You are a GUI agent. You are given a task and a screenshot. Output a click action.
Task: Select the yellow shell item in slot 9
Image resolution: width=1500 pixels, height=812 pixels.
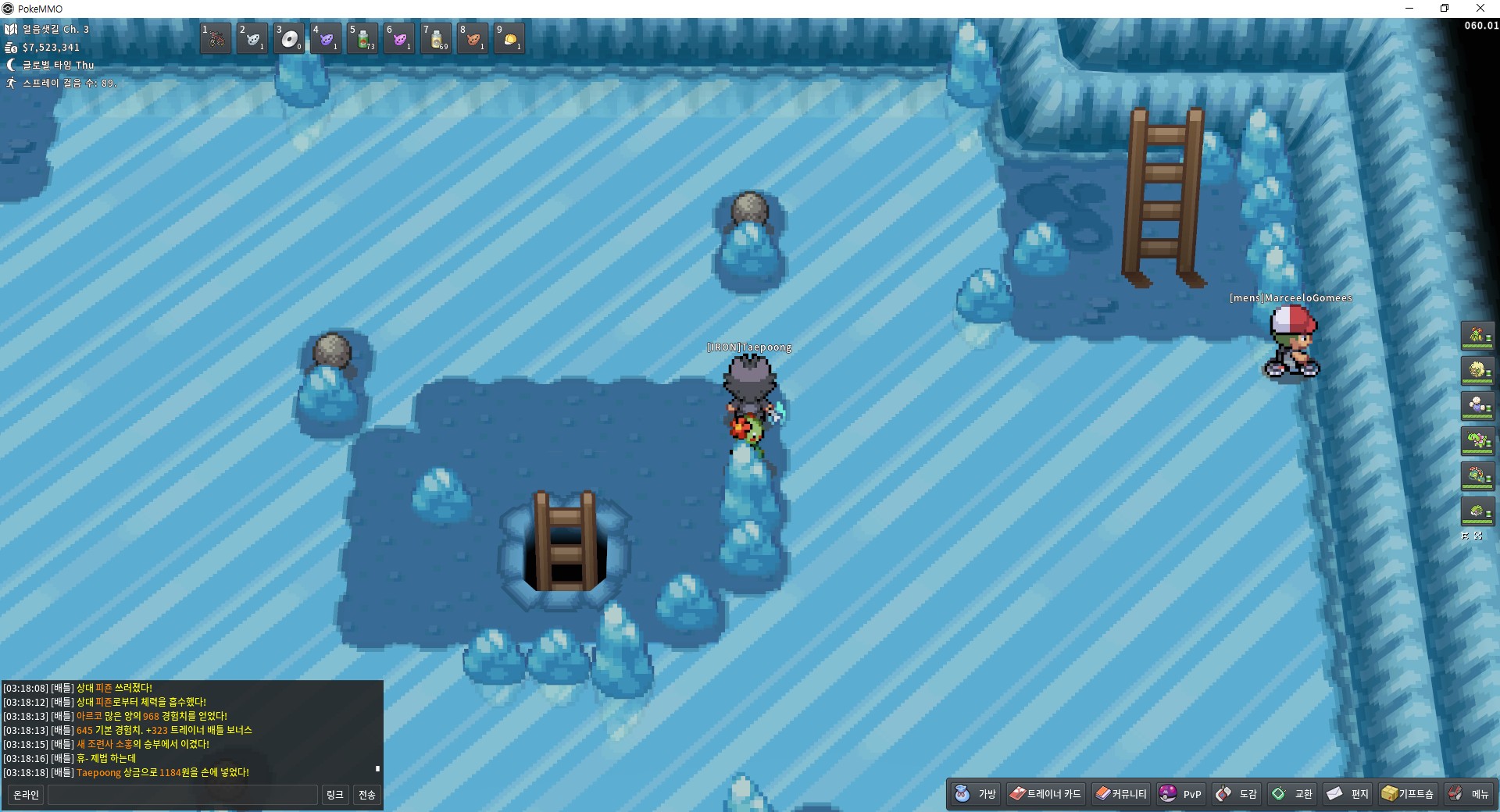click(x=509, y=38)
